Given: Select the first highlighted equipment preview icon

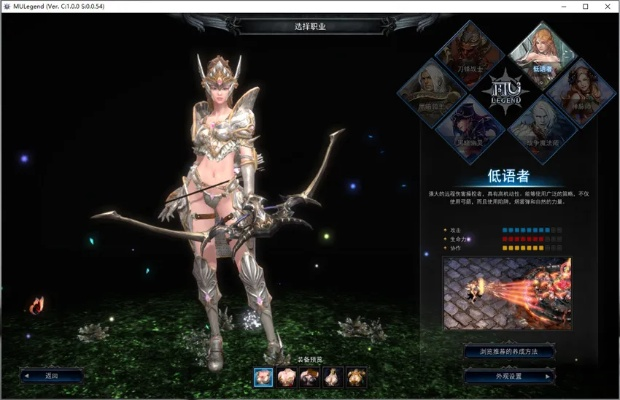Looking at the screenshot, I should 264,376.
